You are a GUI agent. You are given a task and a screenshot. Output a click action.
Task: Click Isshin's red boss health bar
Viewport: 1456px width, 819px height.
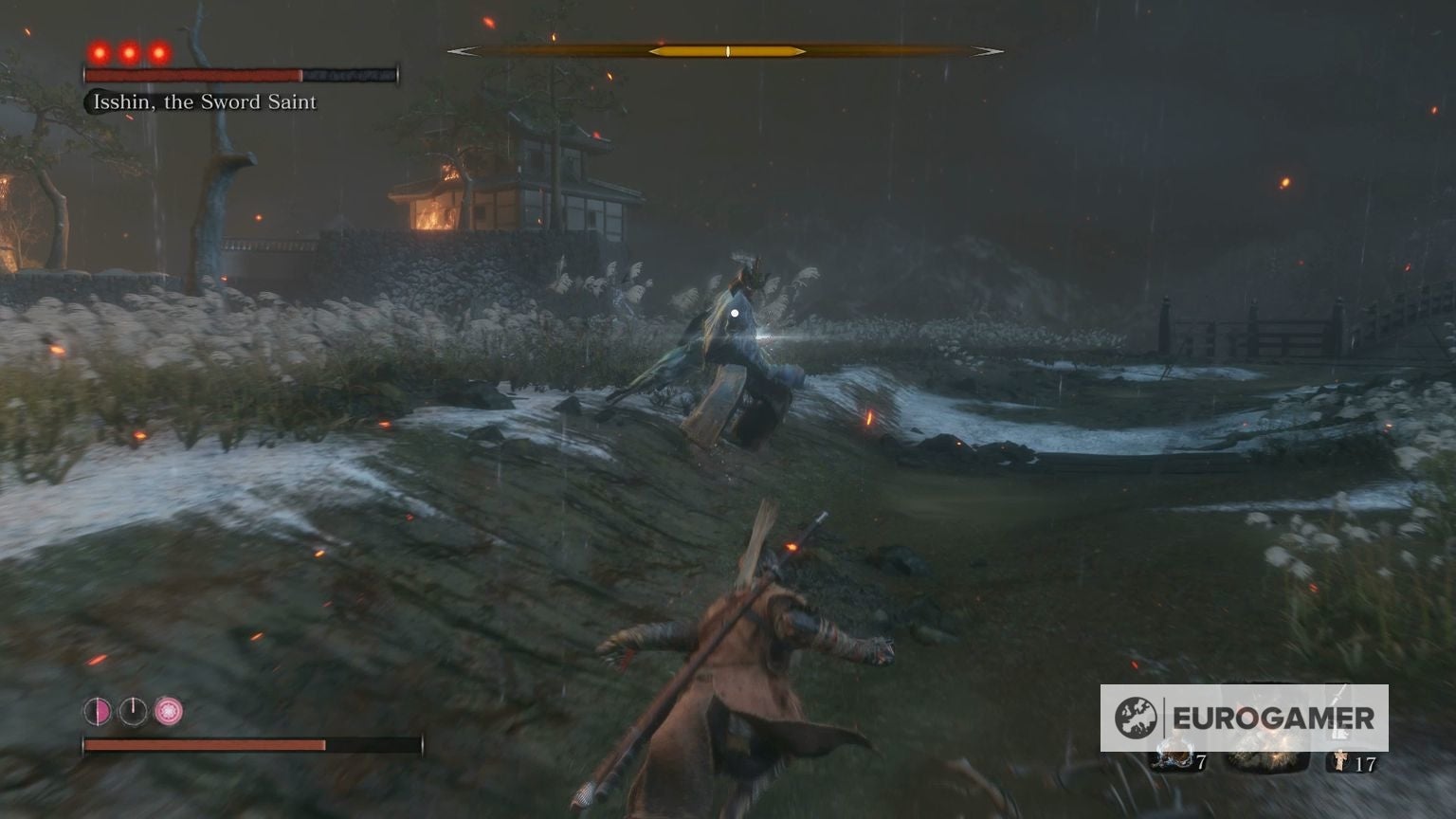190,72
